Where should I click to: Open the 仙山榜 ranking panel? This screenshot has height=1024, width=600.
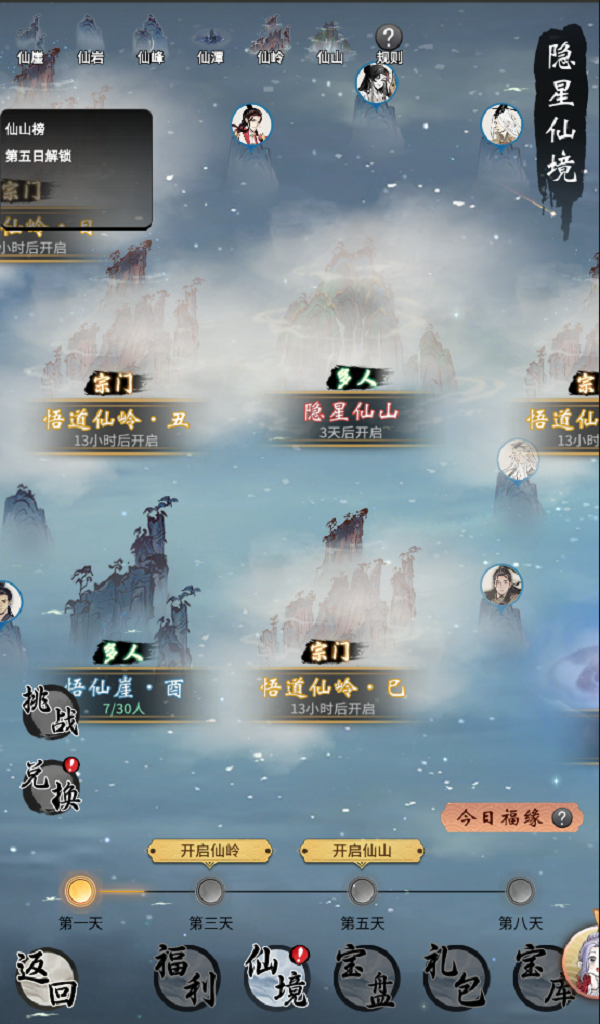point(76,142)
